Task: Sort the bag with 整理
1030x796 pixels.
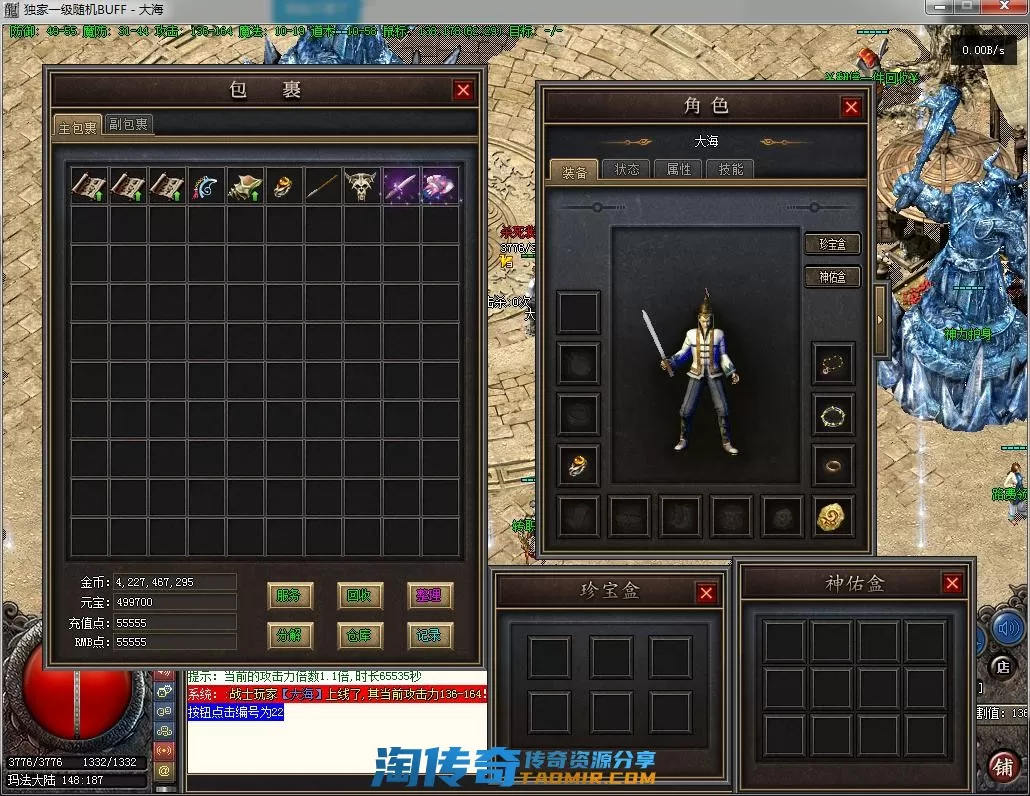Action: click(429, 596)
